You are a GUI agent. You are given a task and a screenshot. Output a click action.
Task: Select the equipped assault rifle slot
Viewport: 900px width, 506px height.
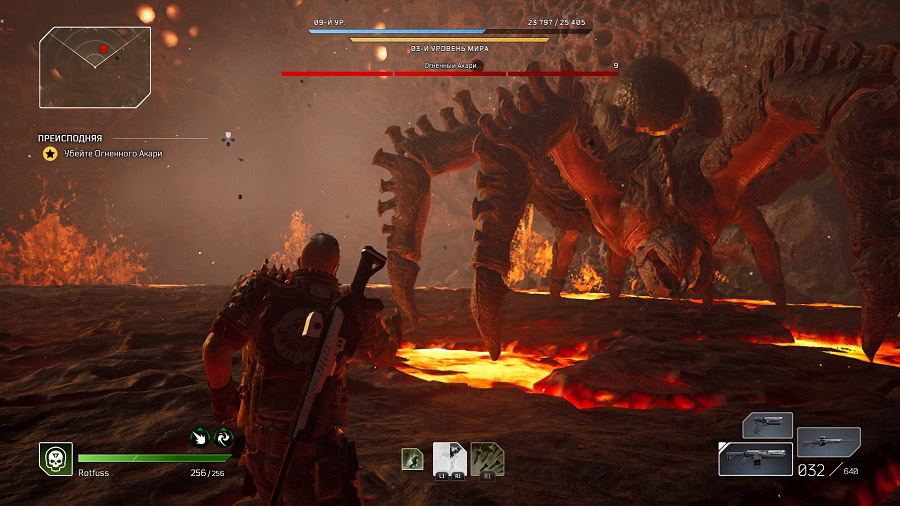(x=755, y=459)
